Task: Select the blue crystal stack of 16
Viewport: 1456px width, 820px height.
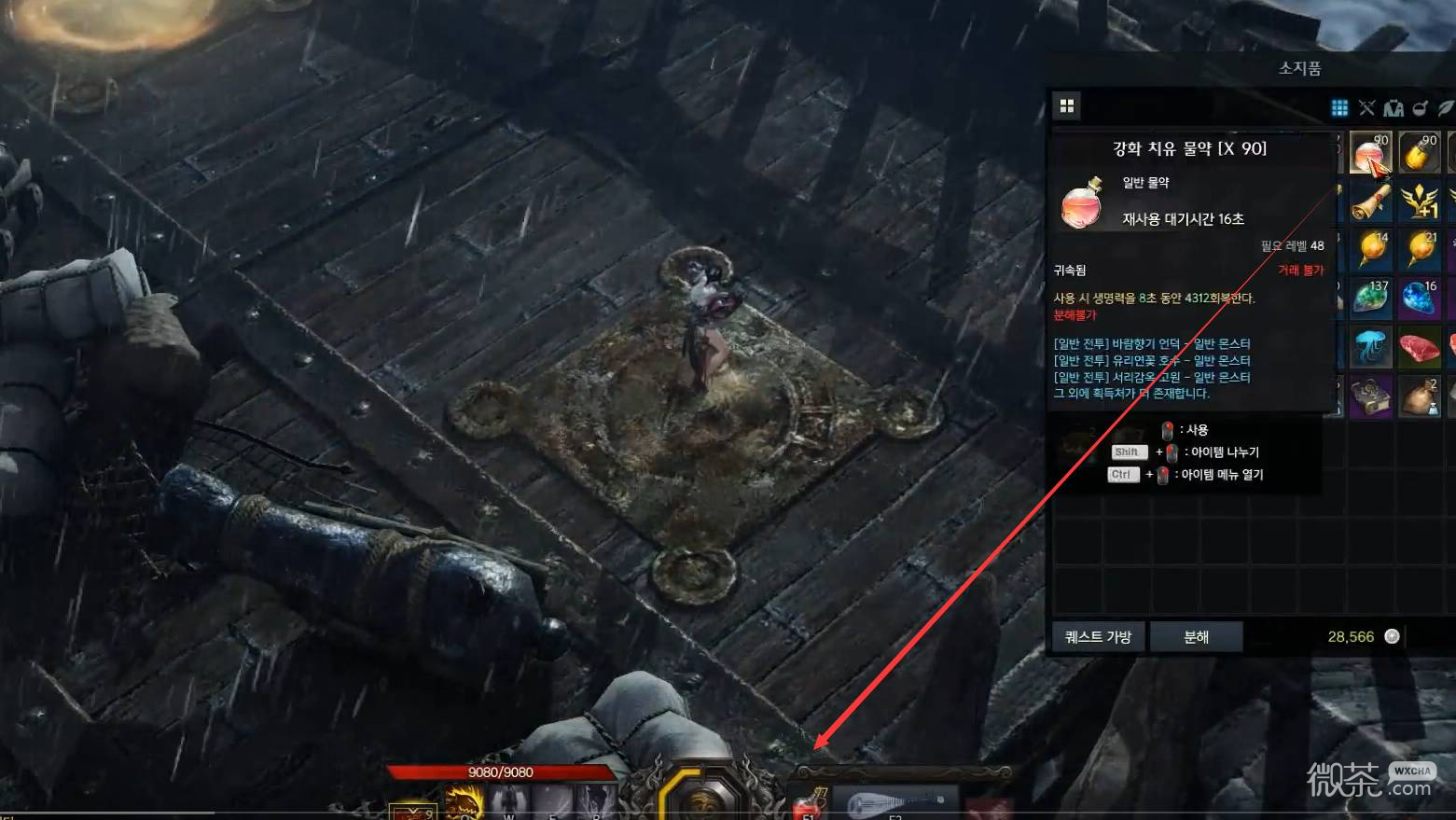Action: coord(1419,299)
